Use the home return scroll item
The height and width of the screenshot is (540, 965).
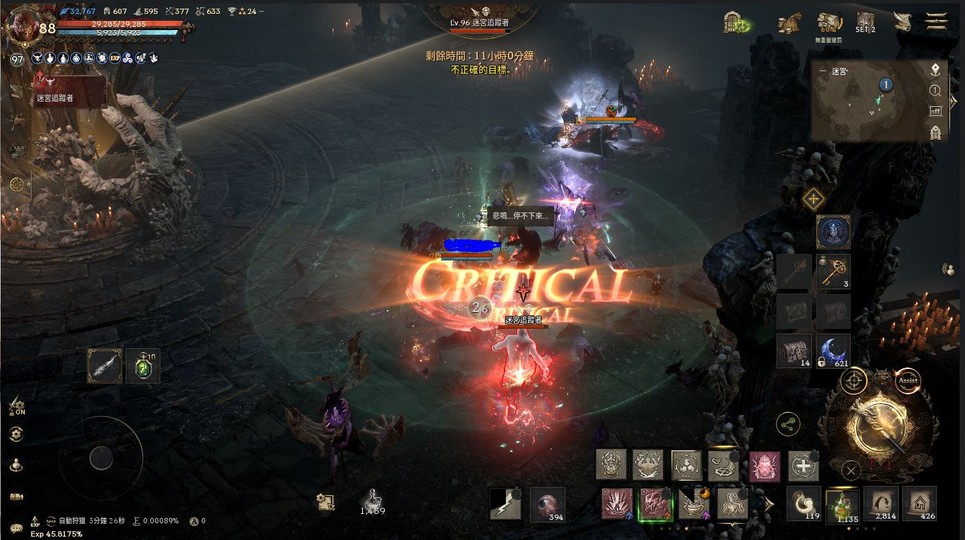point(920,502)
